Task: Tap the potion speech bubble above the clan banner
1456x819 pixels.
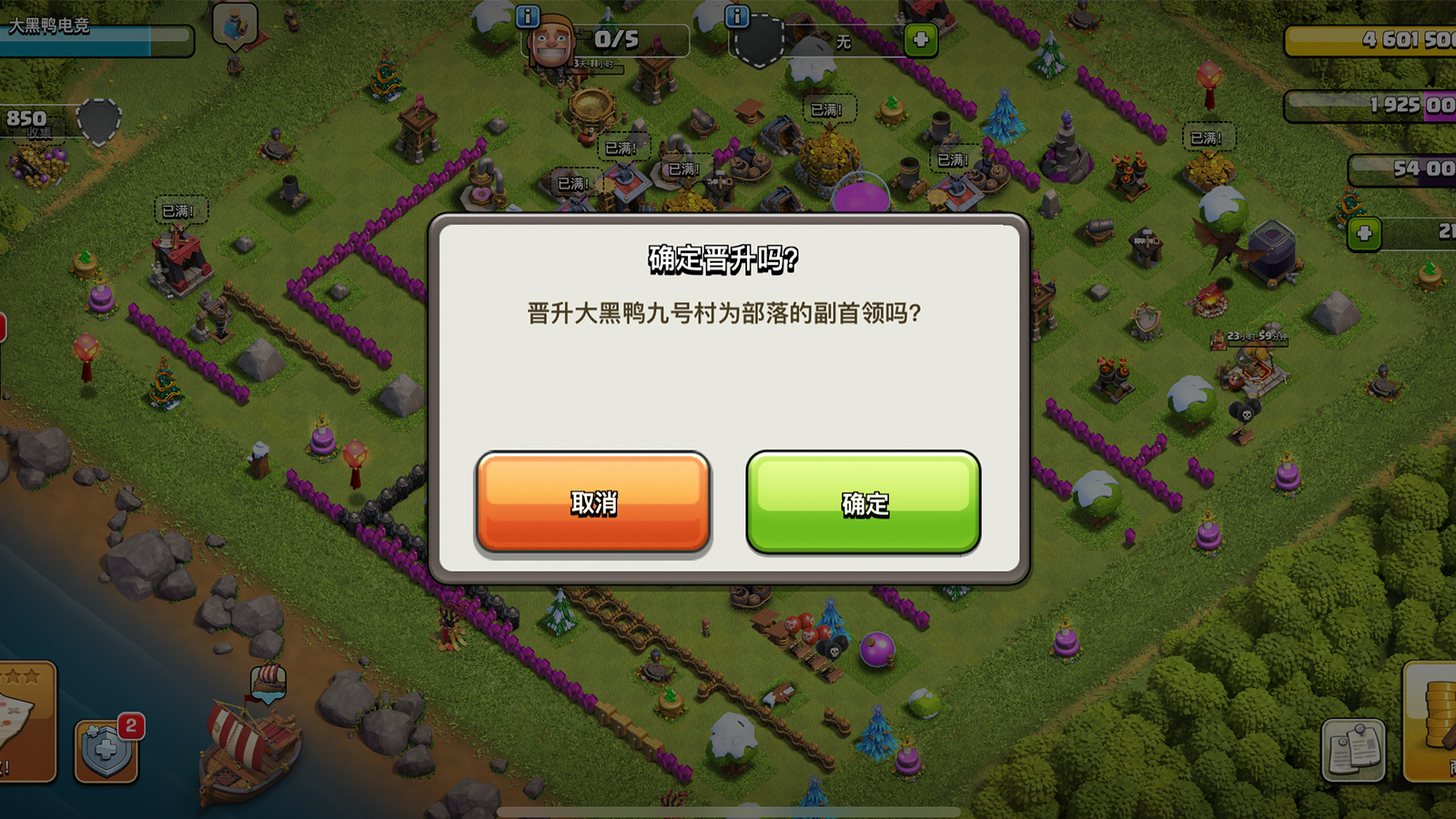Action: (234, 25)
